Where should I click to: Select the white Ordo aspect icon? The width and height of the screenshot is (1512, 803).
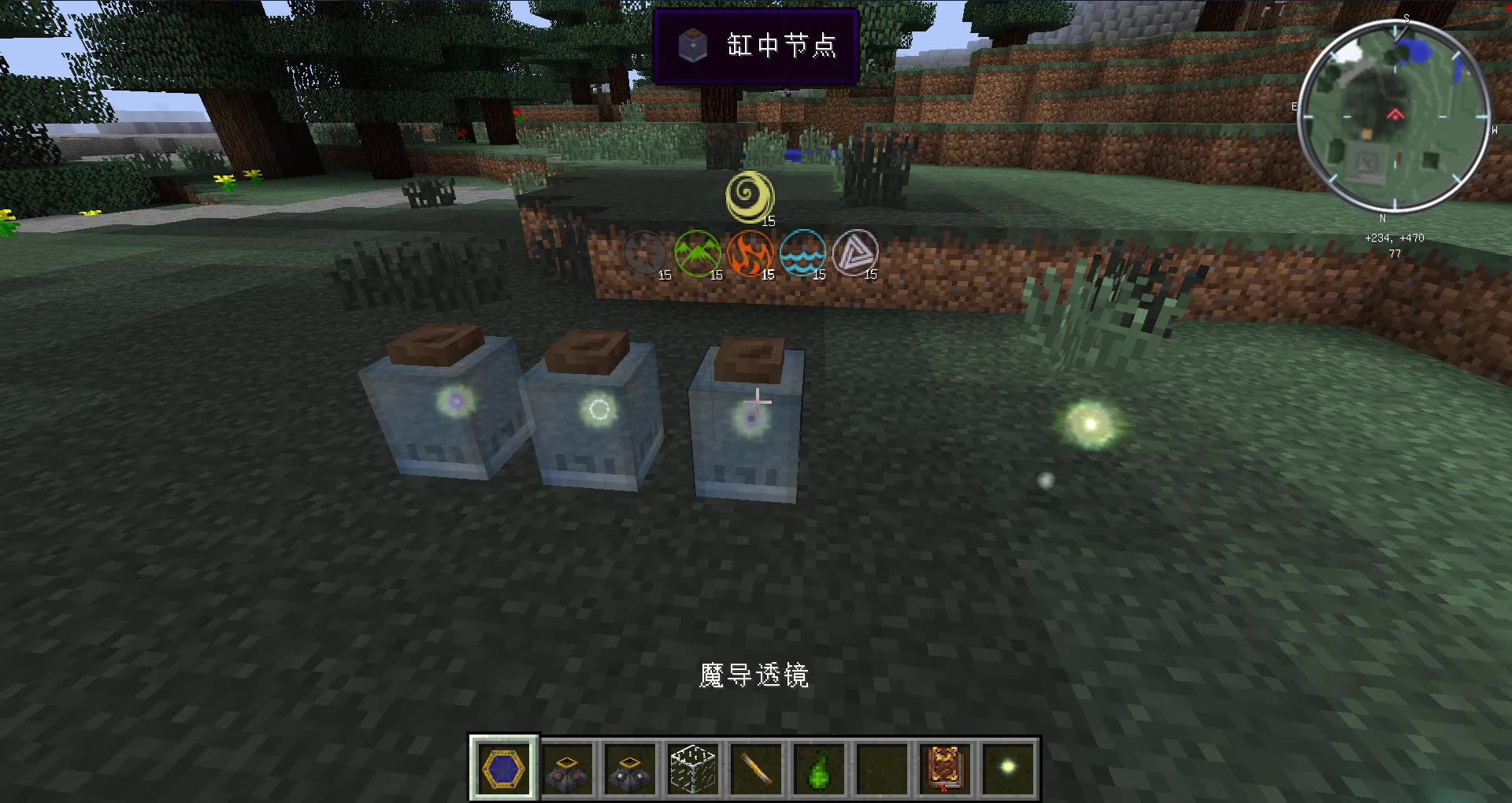click(858, 253)
